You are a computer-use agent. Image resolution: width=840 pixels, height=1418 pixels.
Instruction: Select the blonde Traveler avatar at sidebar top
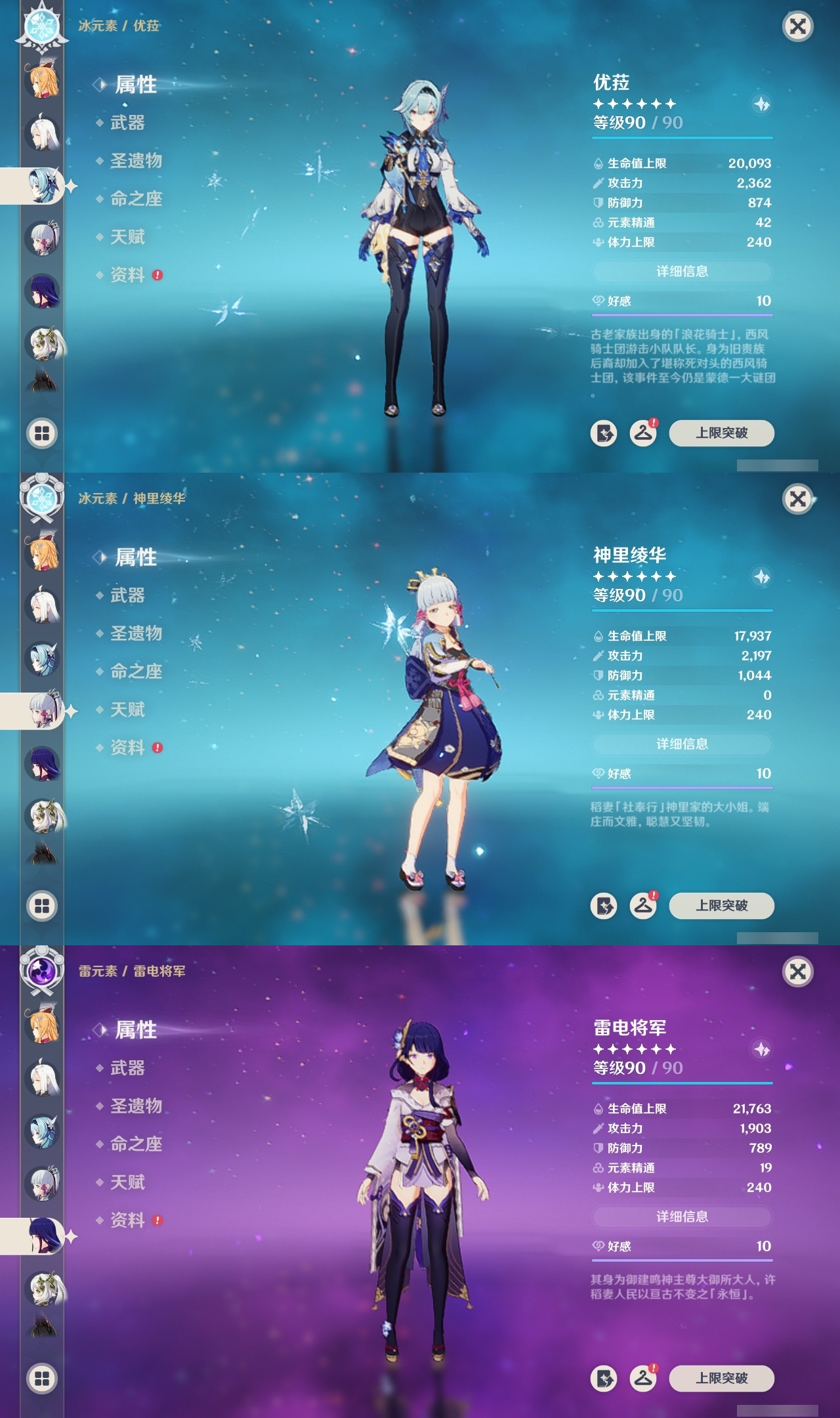(41, 80)
